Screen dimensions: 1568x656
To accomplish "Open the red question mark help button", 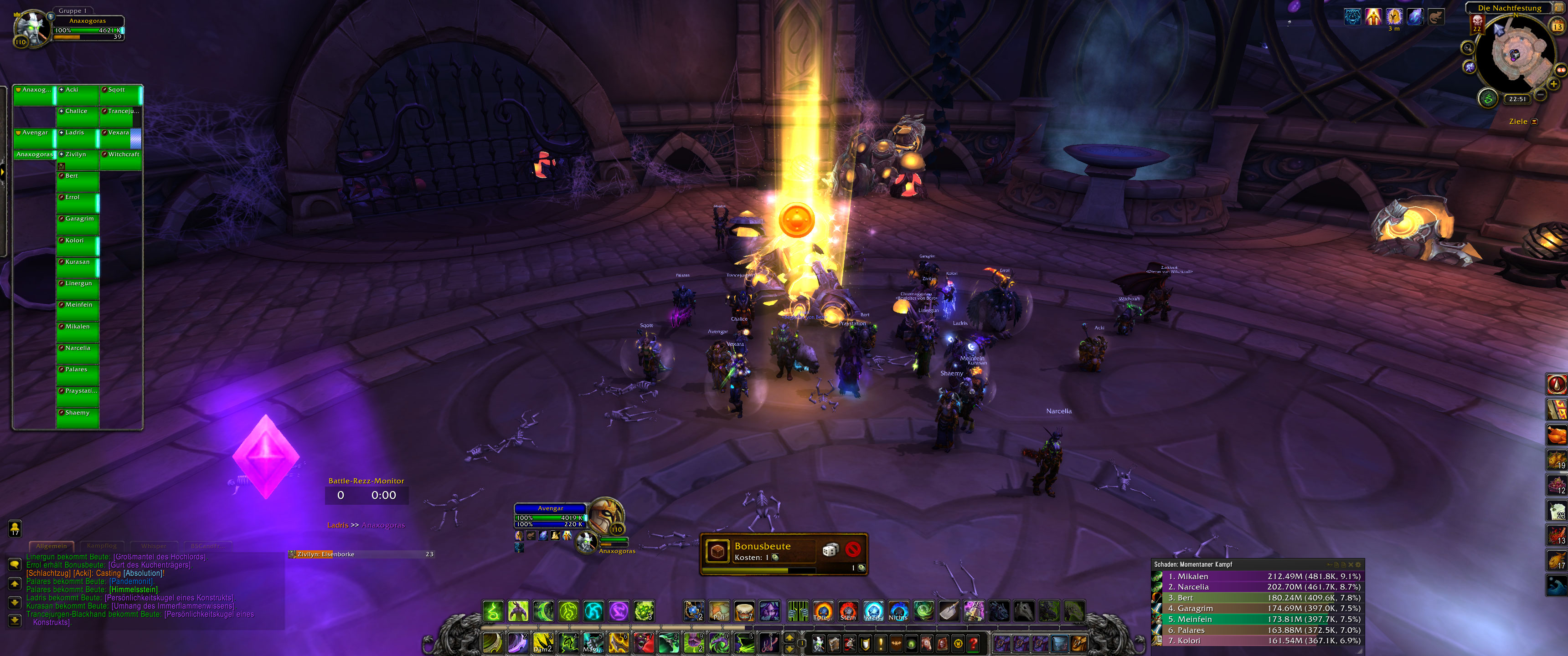I will 973,643.
